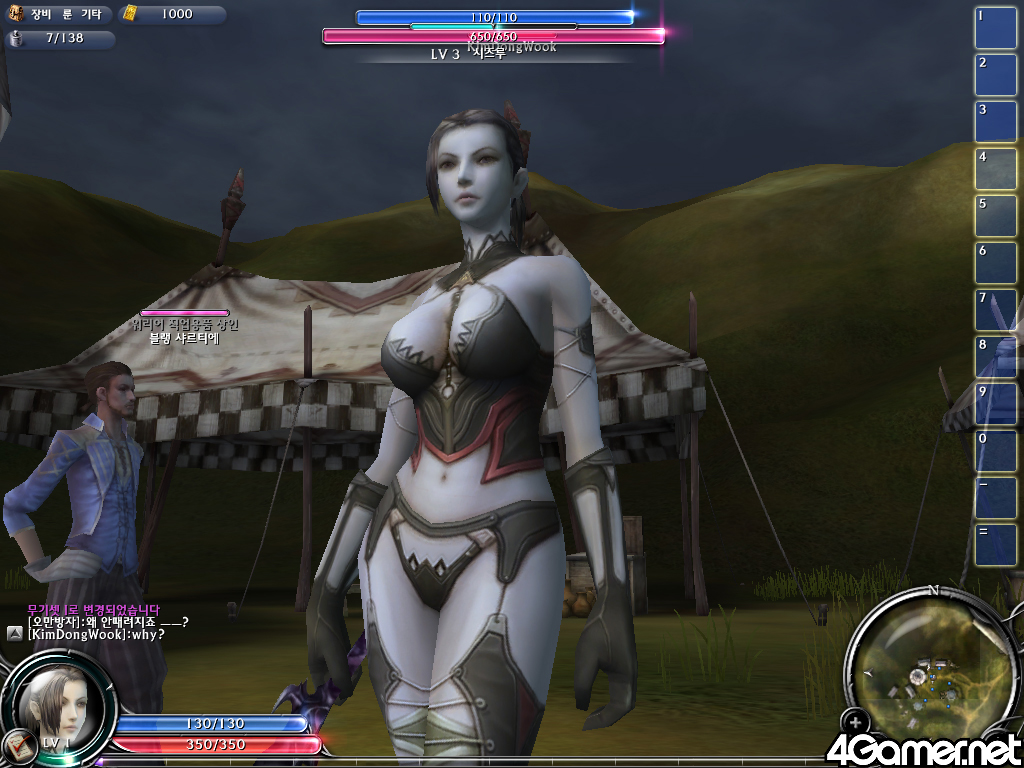Select hotbar slot number 0
The image size is (1024, 768).
995,451
